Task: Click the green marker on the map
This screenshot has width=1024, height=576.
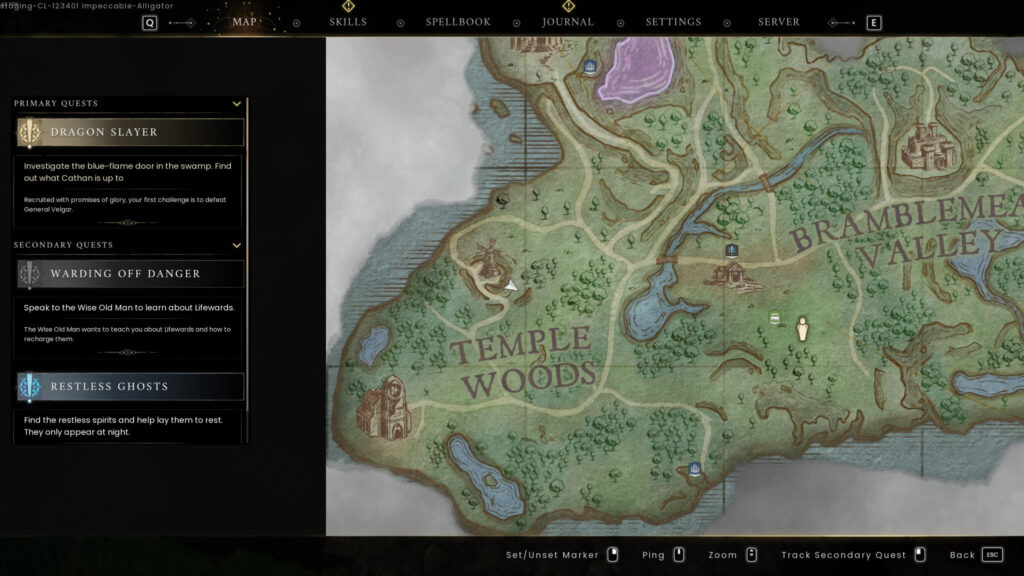Action: 774,318
